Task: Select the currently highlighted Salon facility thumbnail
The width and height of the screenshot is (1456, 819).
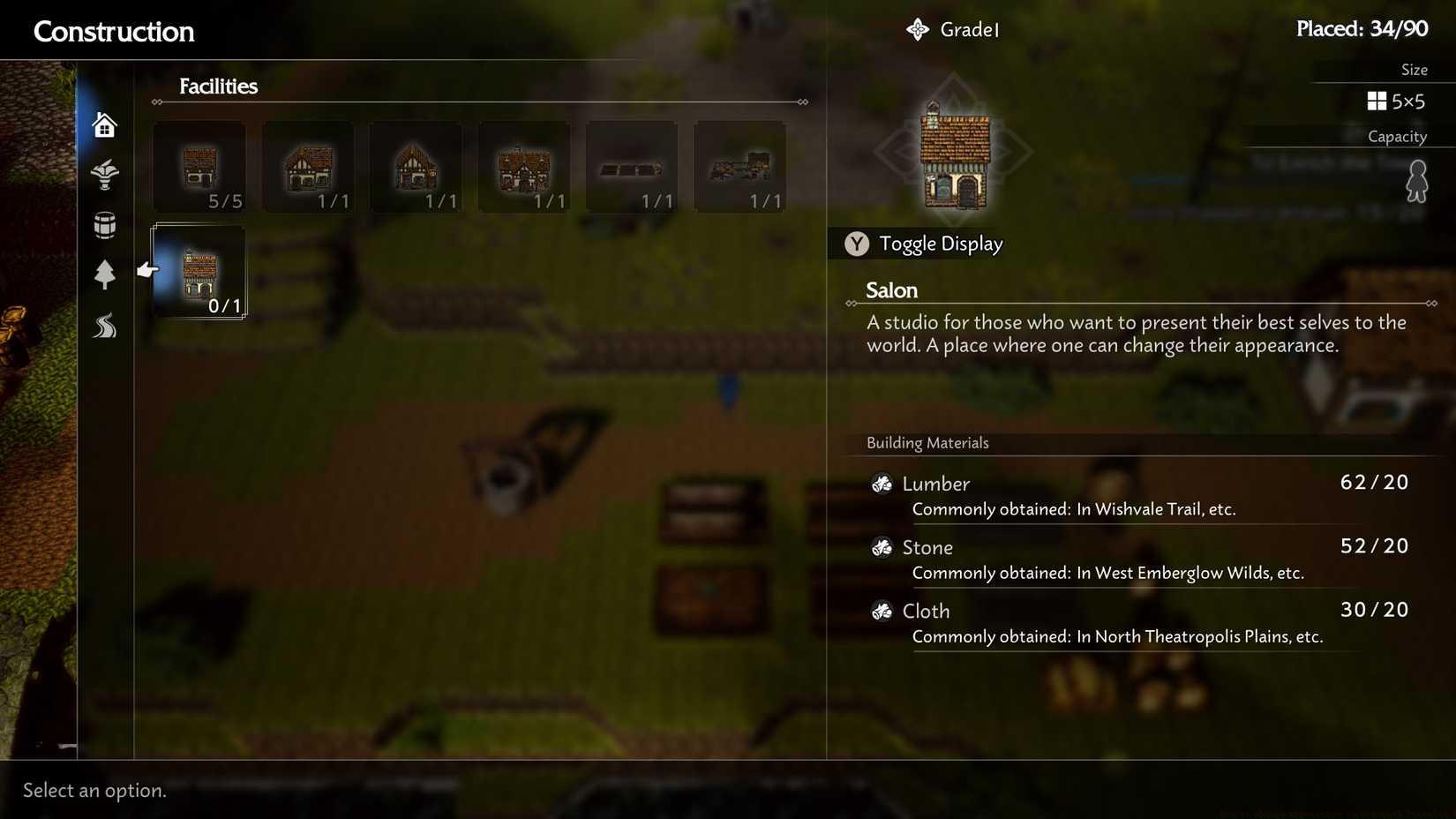Action: pos(199,274)
